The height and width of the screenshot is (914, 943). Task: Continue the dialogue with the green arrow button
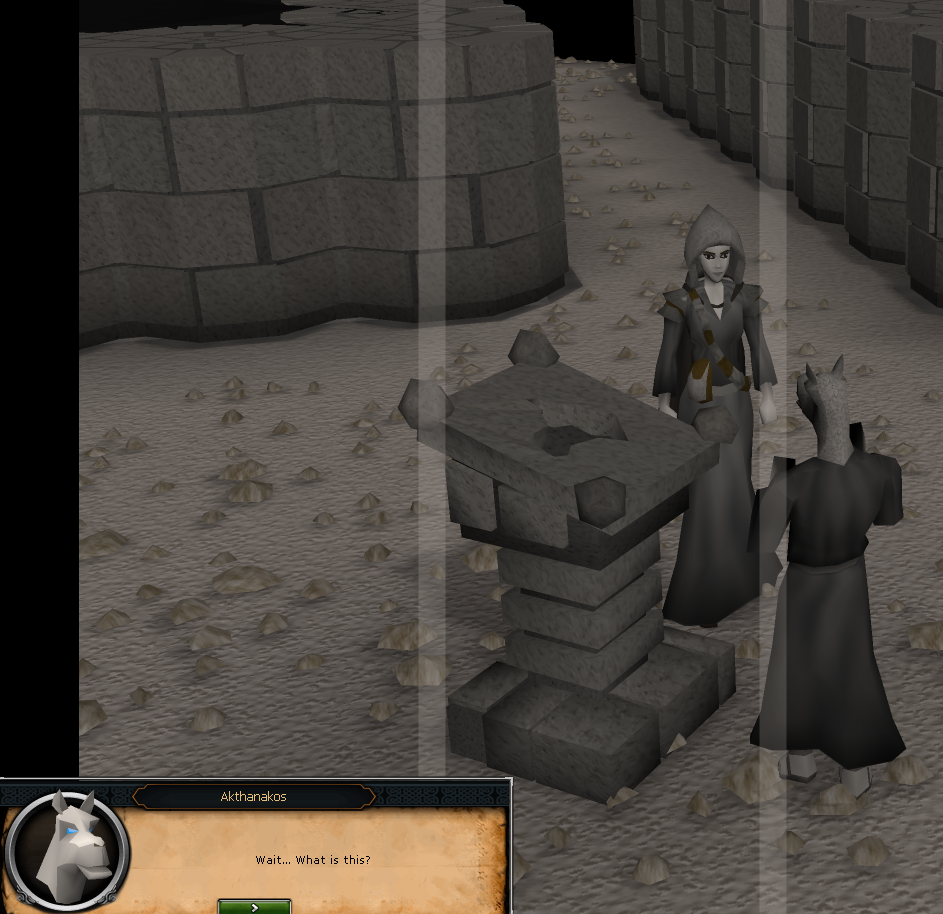tap(255, 906)
